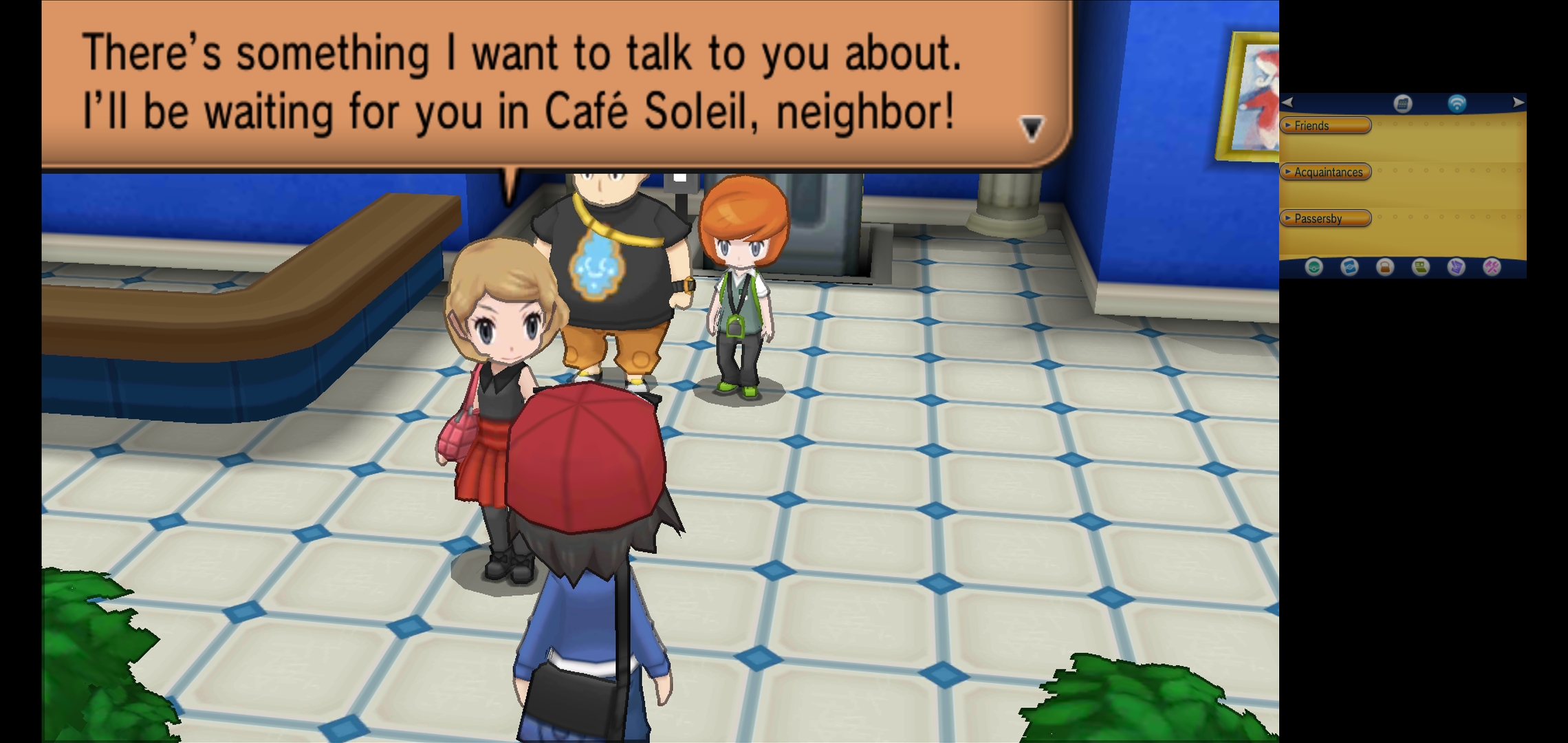Expand the Acquaintances list
This screenshot has height=743, width=1568.
(1325, 172)
